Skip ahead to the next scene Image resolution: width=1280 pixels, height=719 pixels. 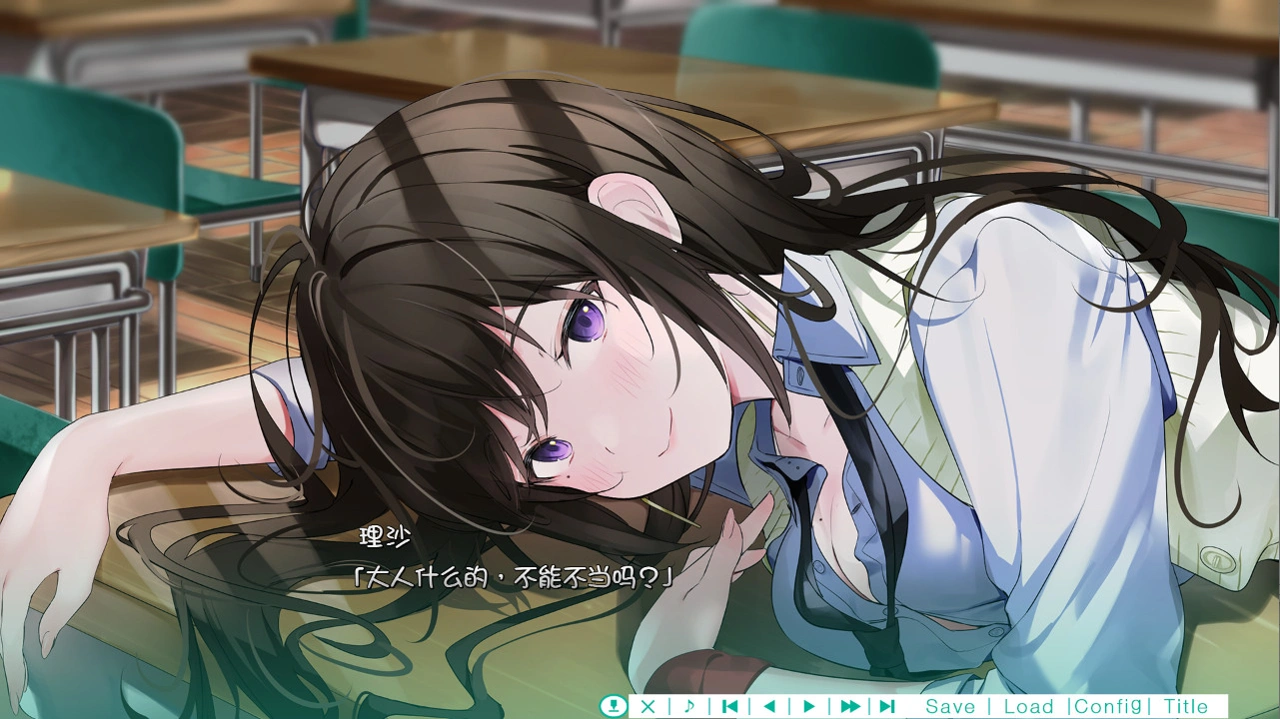887,706
